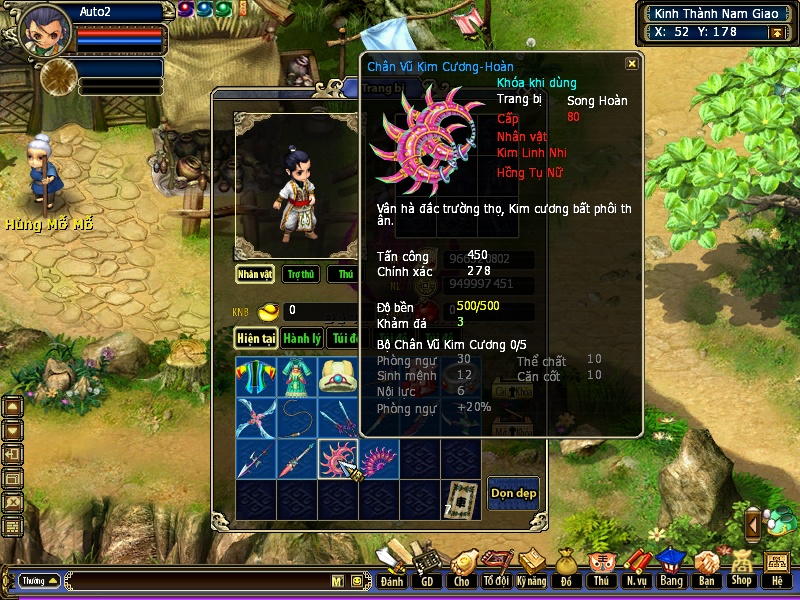The image size is (800, 600).
Task: Open the Shop from the bottom bar
Action: [x=741, y=569]
